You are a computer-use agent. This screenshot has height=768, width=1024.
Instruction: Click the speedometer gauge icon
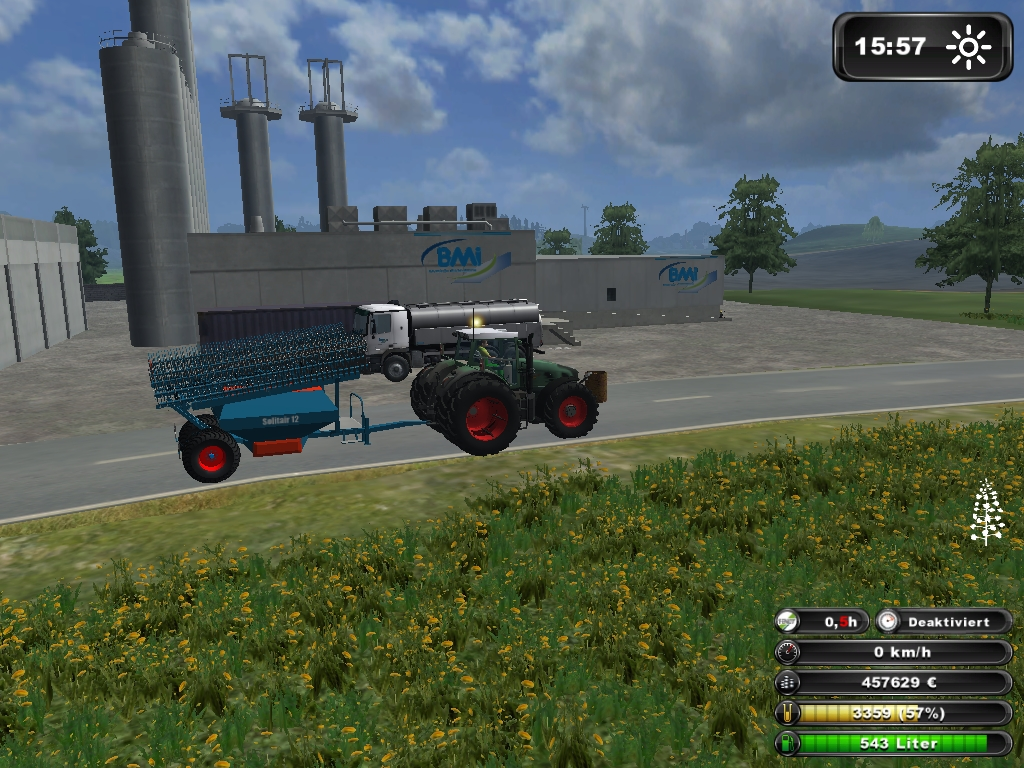pyautogui.click(x=788, y=653)
